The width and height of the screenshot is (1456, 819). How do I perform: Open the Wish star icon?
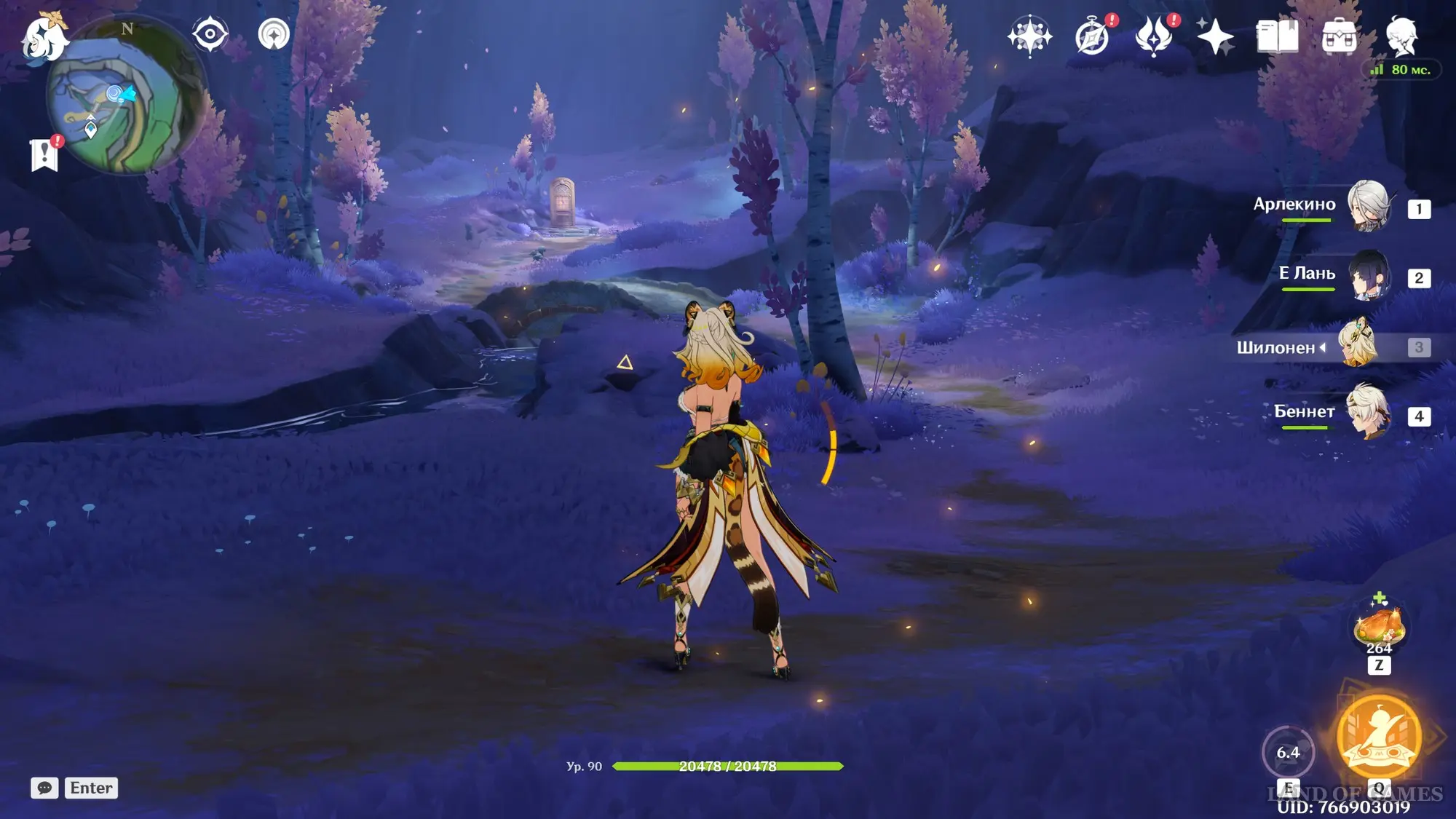tap(1029, 36)
